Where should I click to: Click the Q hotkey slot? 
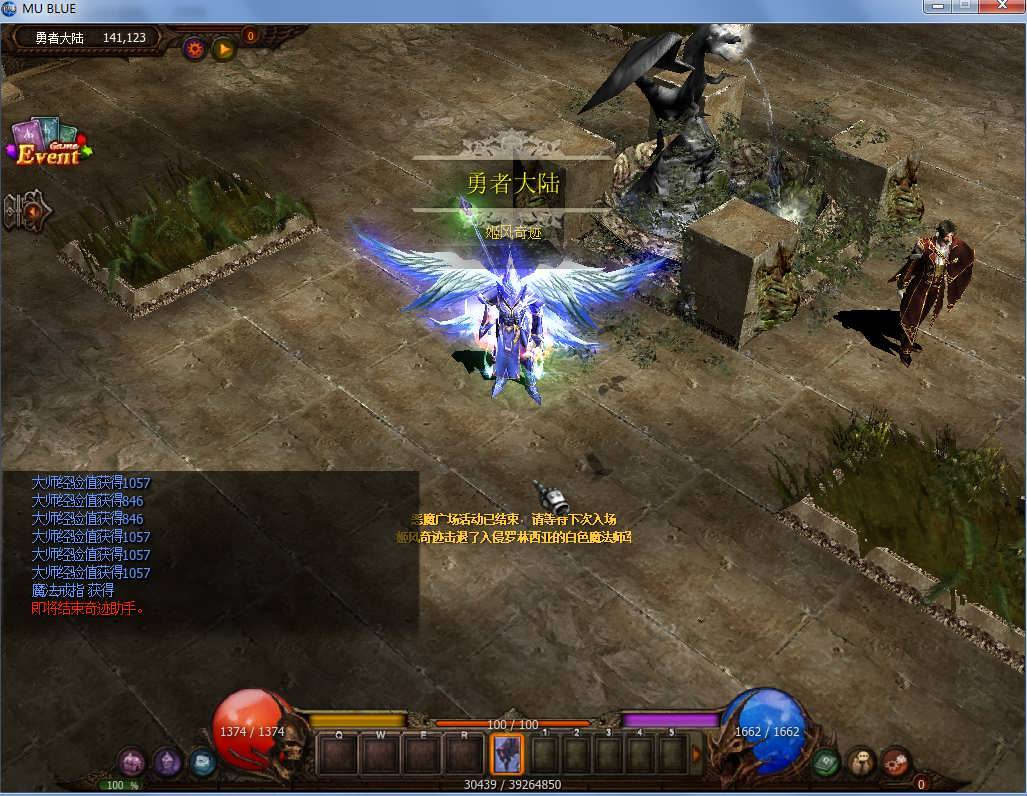coord(339,753)
